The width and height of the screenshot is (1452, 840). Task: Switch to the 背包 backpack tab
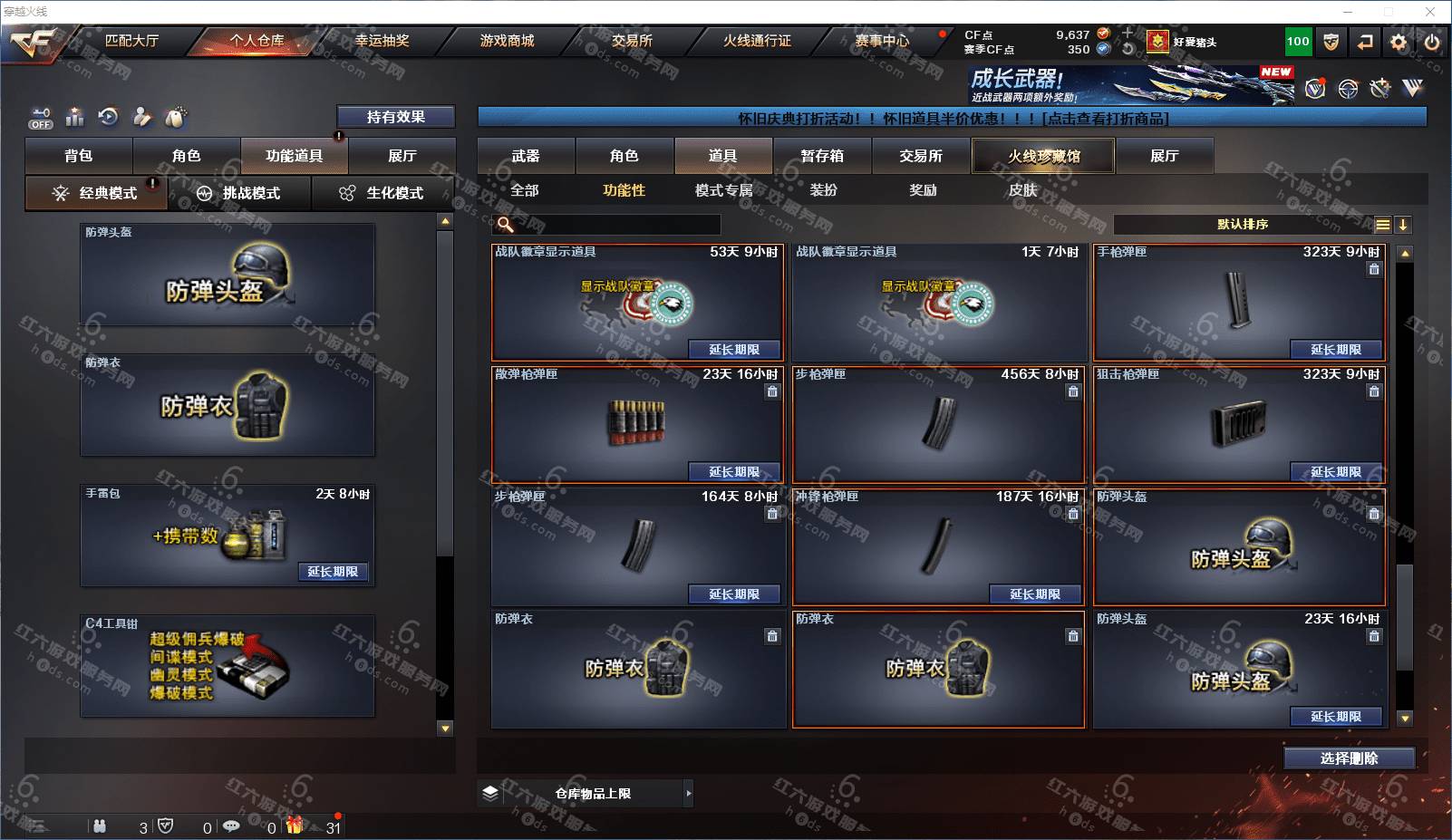(79, 156)
